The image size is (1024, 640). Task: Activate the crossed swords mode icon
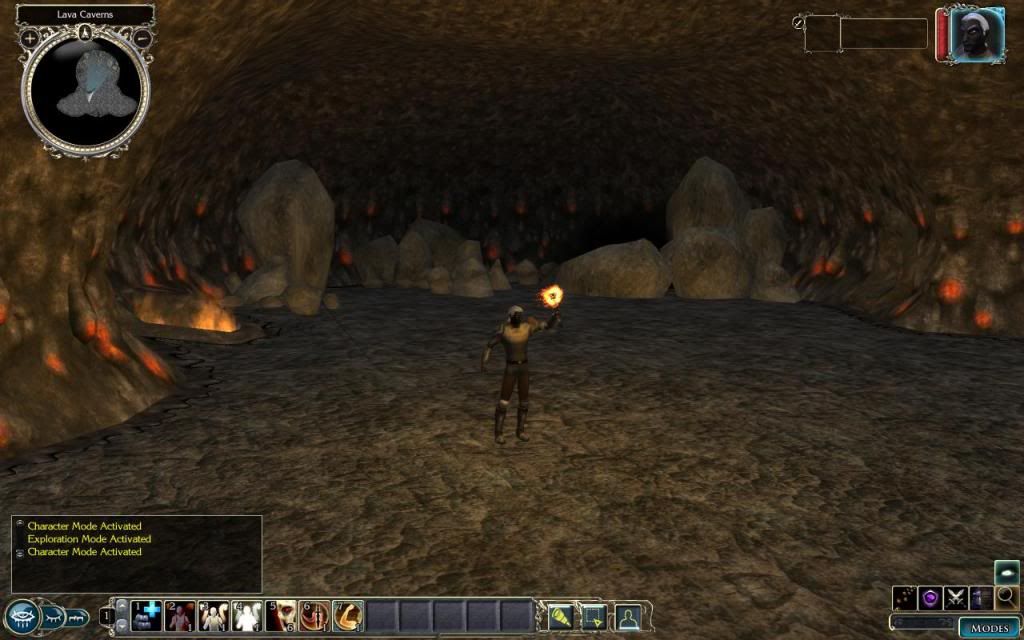point(956,598)
